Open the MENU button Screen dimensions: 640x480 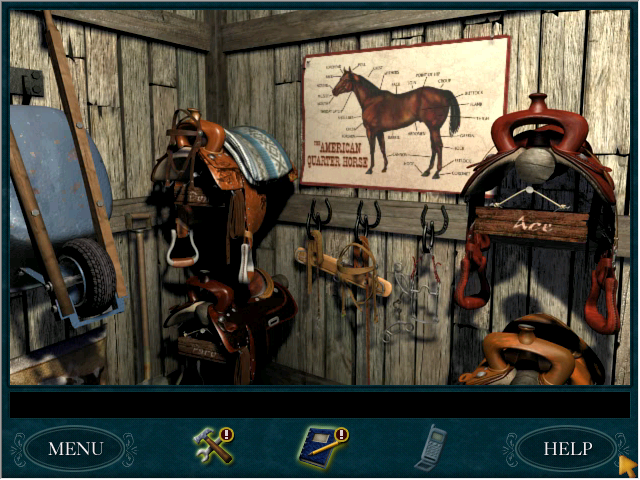click(x=75, y=448)
